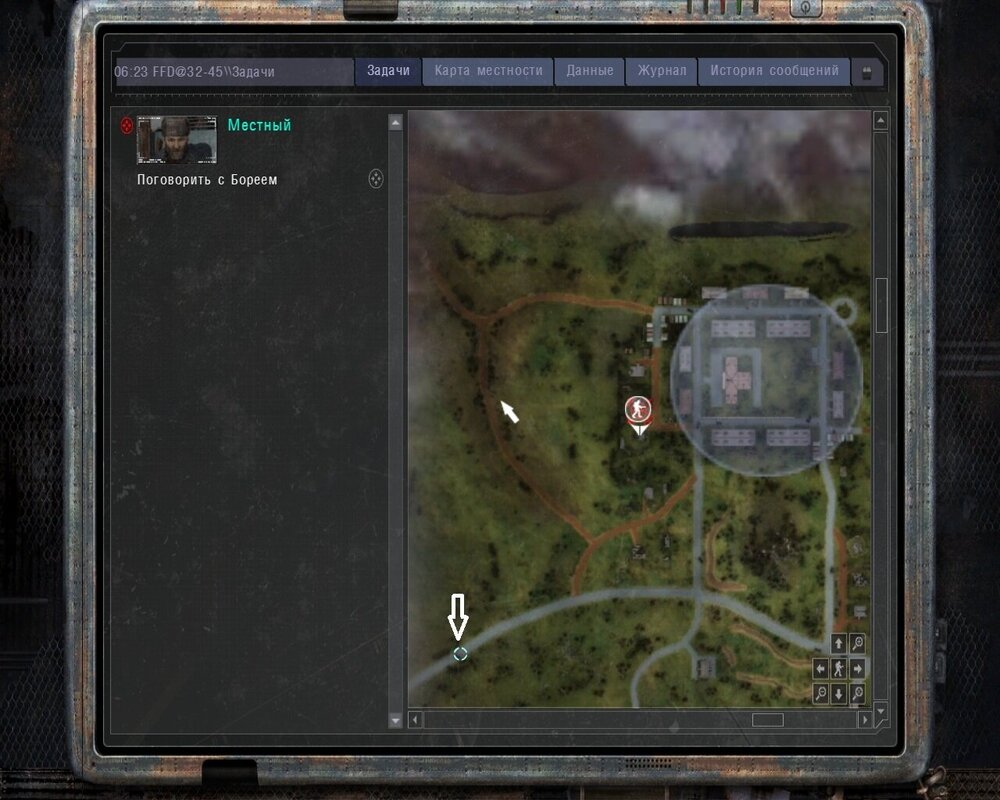Click the map's horizontal scroll-left arrow
1000x800 pixels.
[x=416, y=719]
